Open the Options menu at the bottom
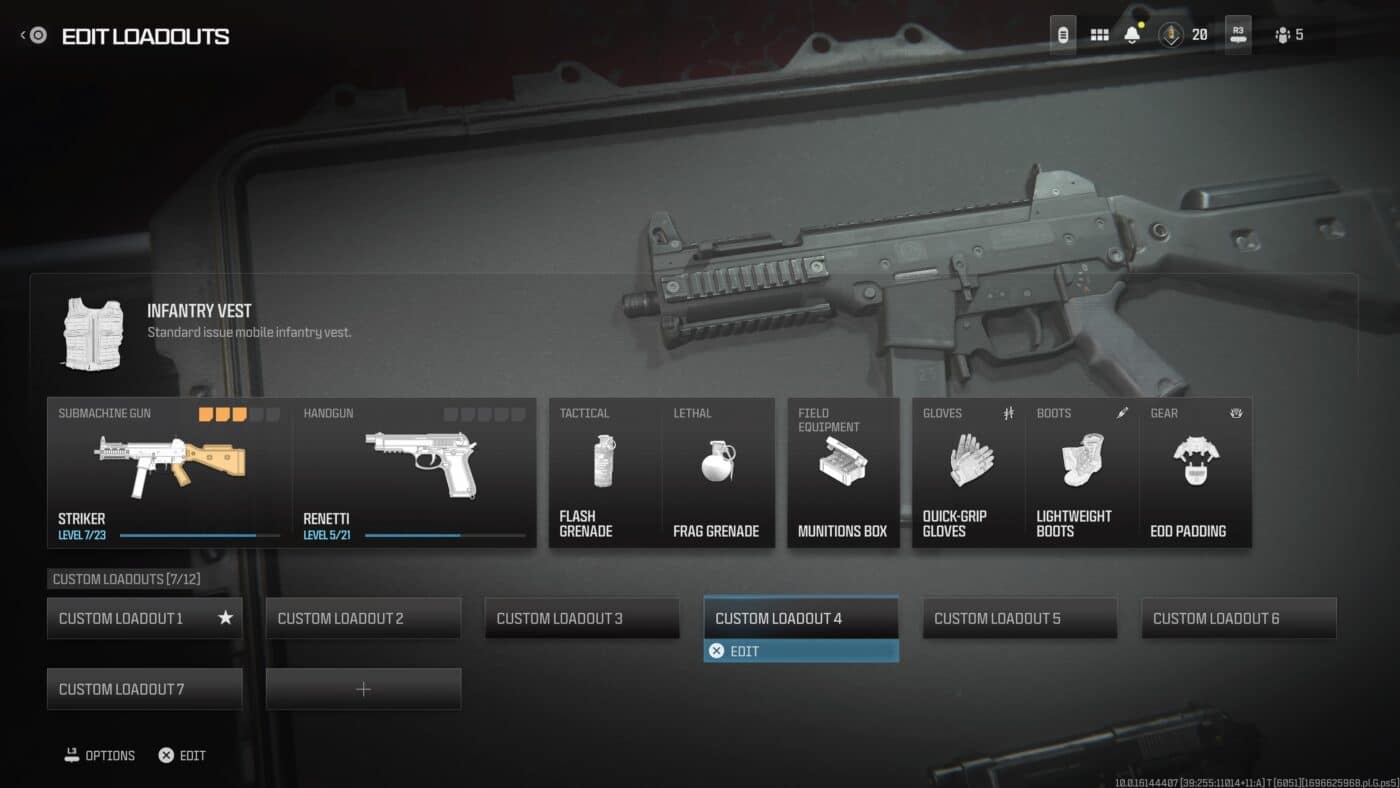1400x788 pixels. [x=99, y=755]
